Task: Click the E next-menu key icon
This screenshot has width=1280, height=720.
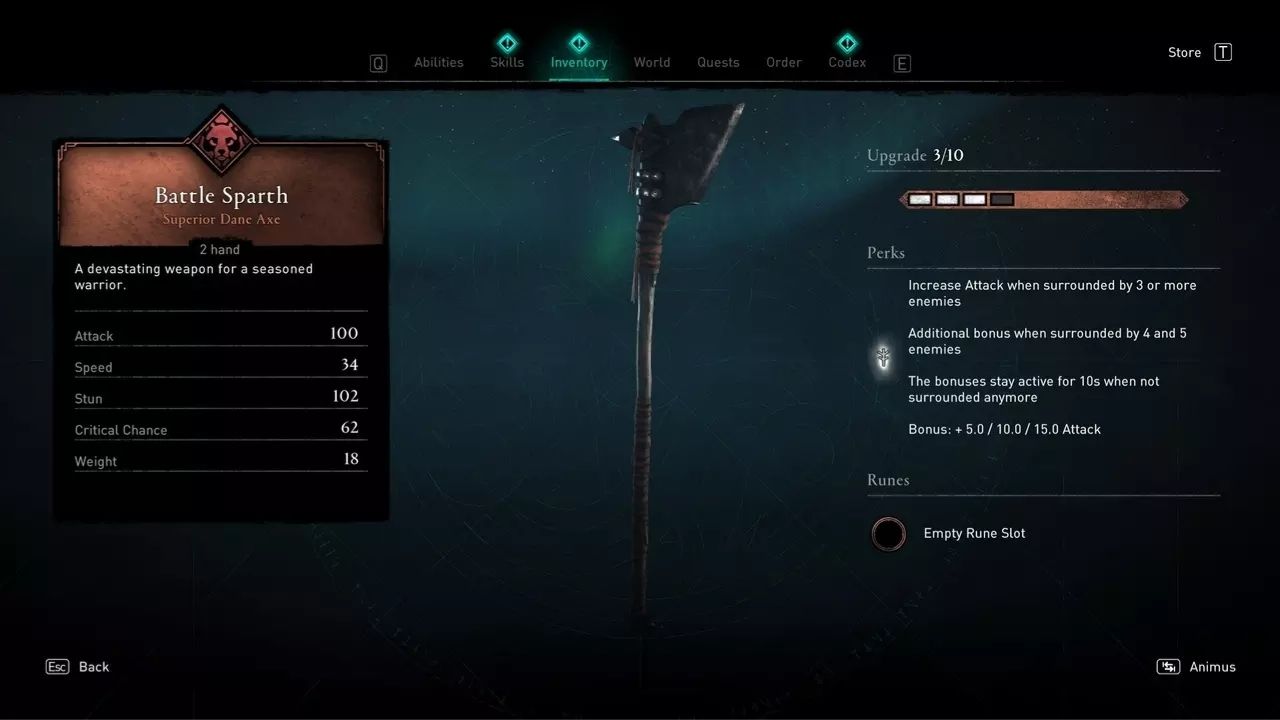Action: pyautogui.click(x=902, y=62)
